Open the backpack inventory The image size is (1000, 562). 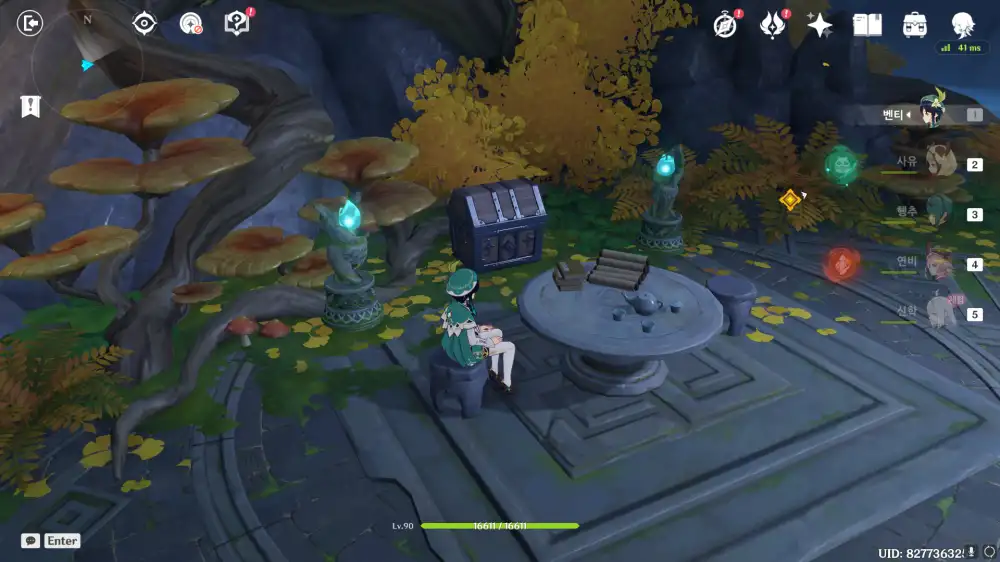pyautogui.click(x=914, y=25)
